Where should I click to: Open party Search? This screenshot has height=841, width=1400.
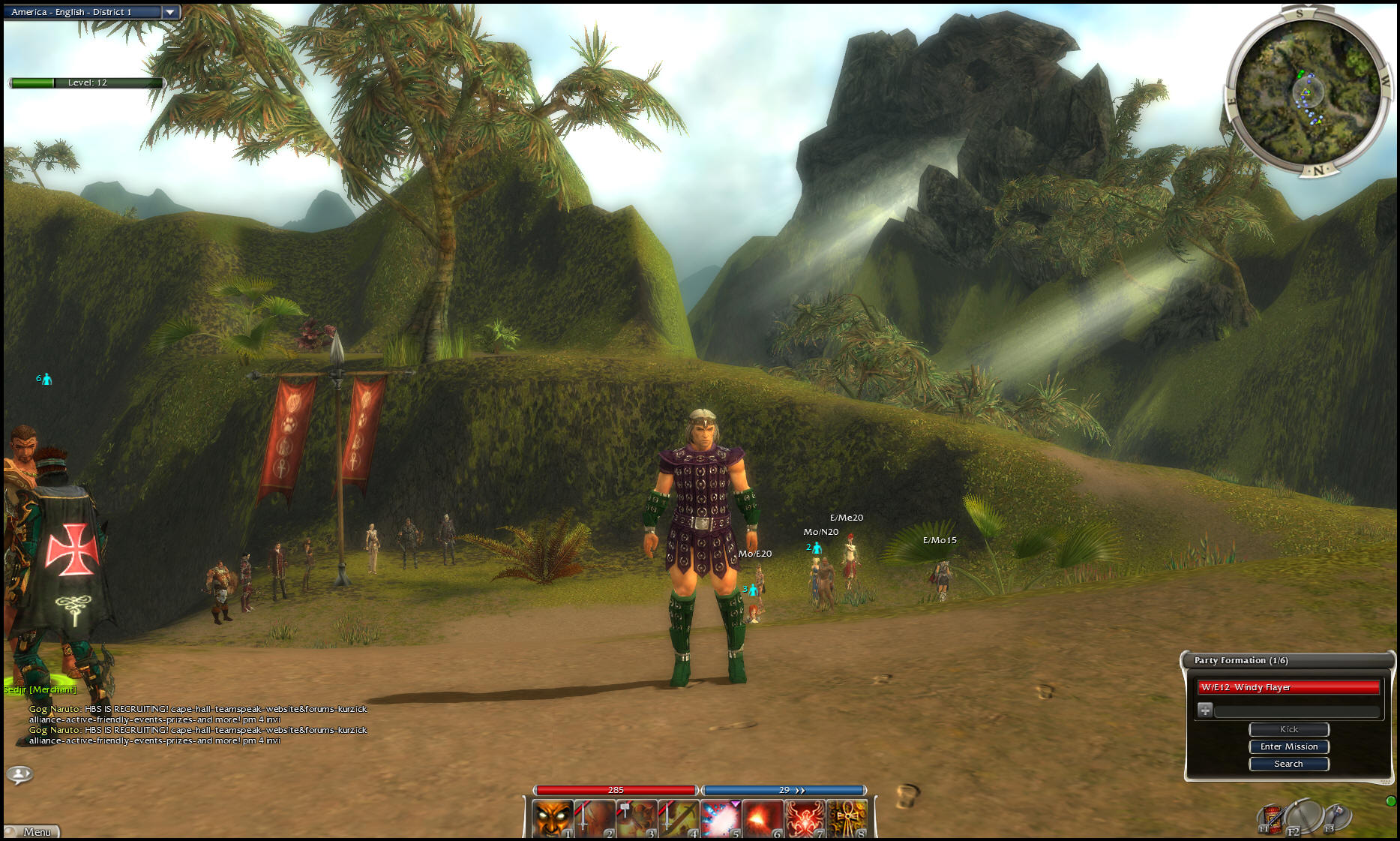1288,764
